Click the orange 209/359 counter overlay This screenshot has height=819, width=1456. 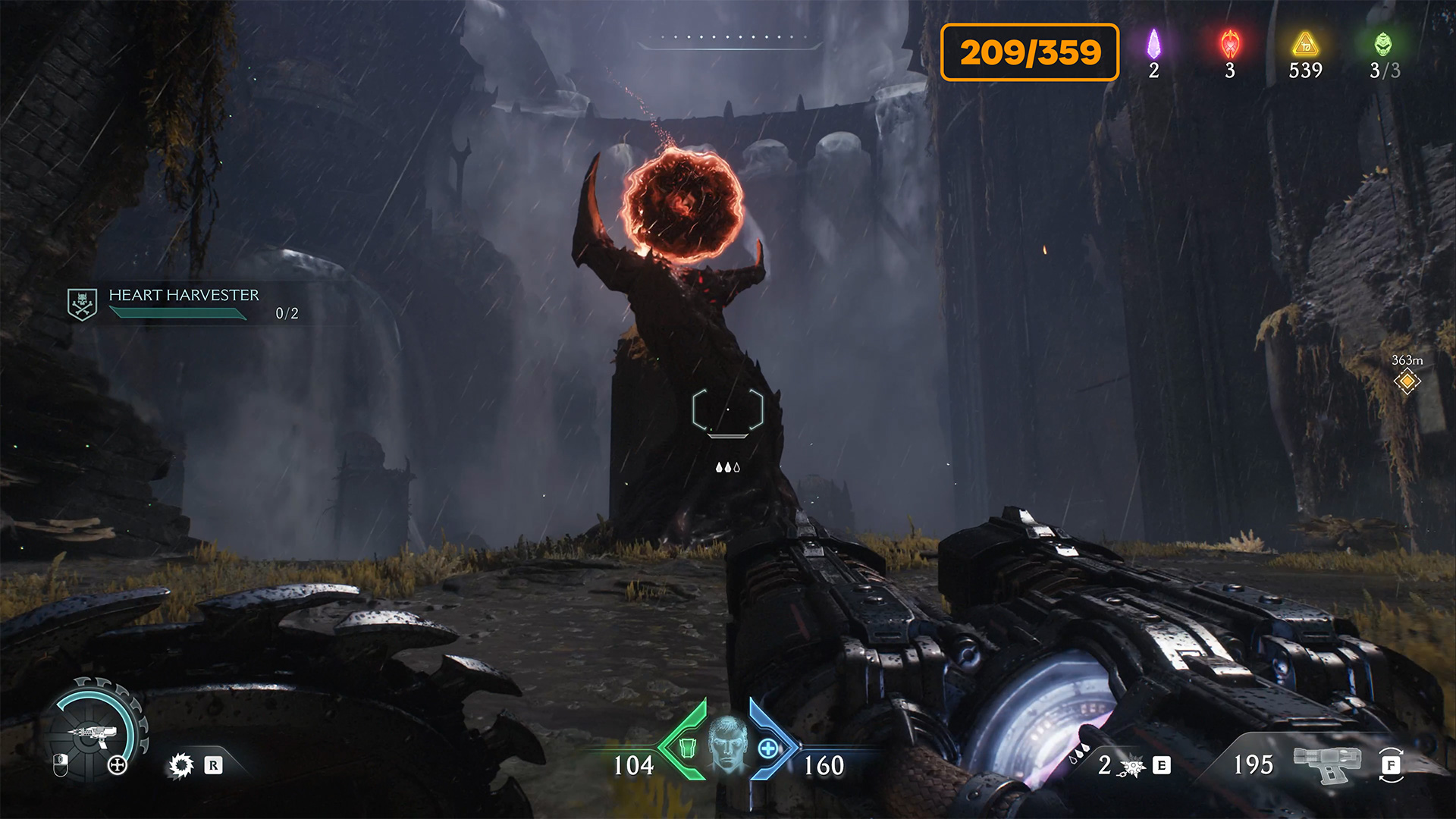coord(1029,52)
